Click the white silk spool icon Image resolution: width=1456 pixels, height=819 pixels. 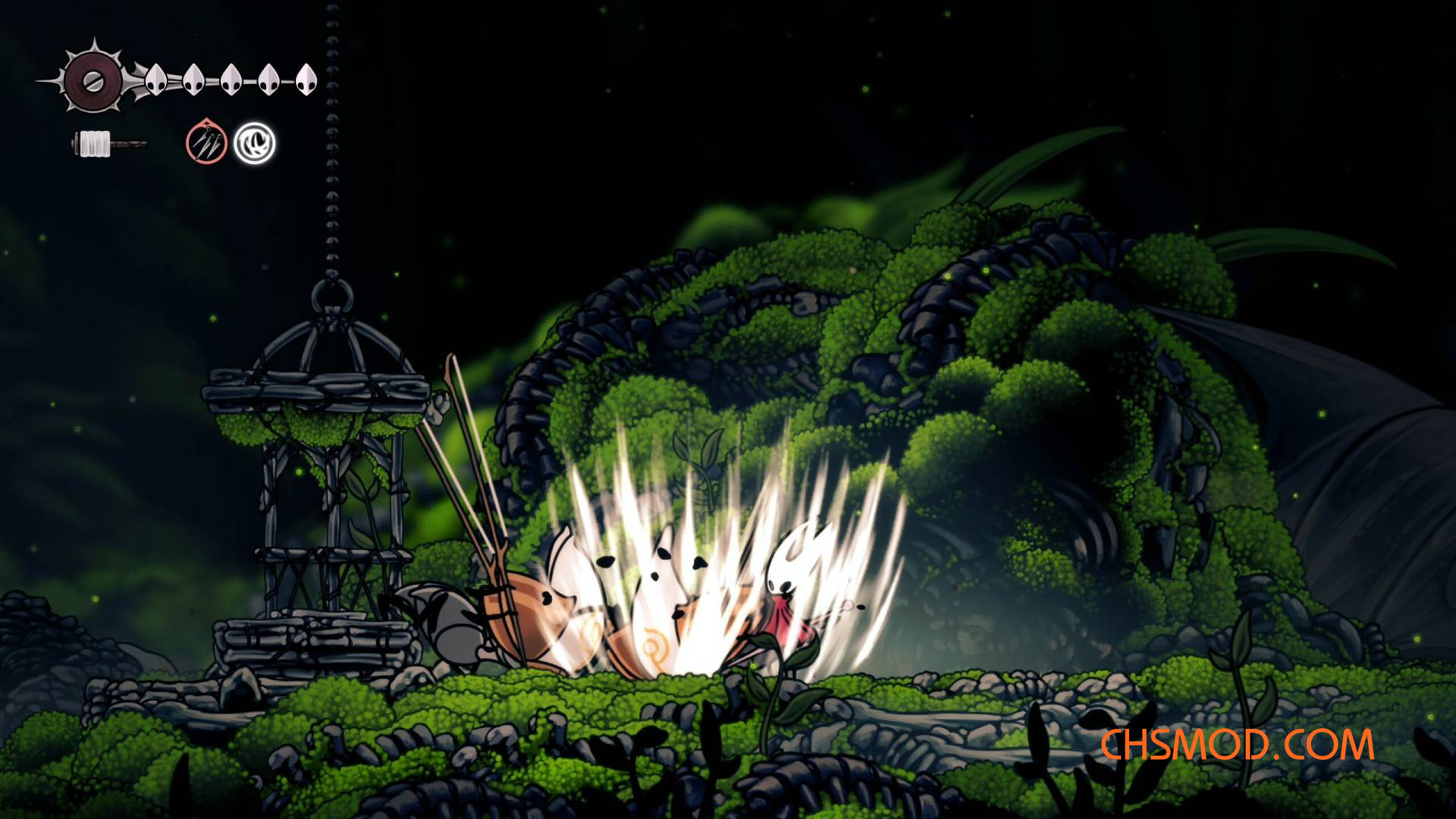(x=94, y=144)
